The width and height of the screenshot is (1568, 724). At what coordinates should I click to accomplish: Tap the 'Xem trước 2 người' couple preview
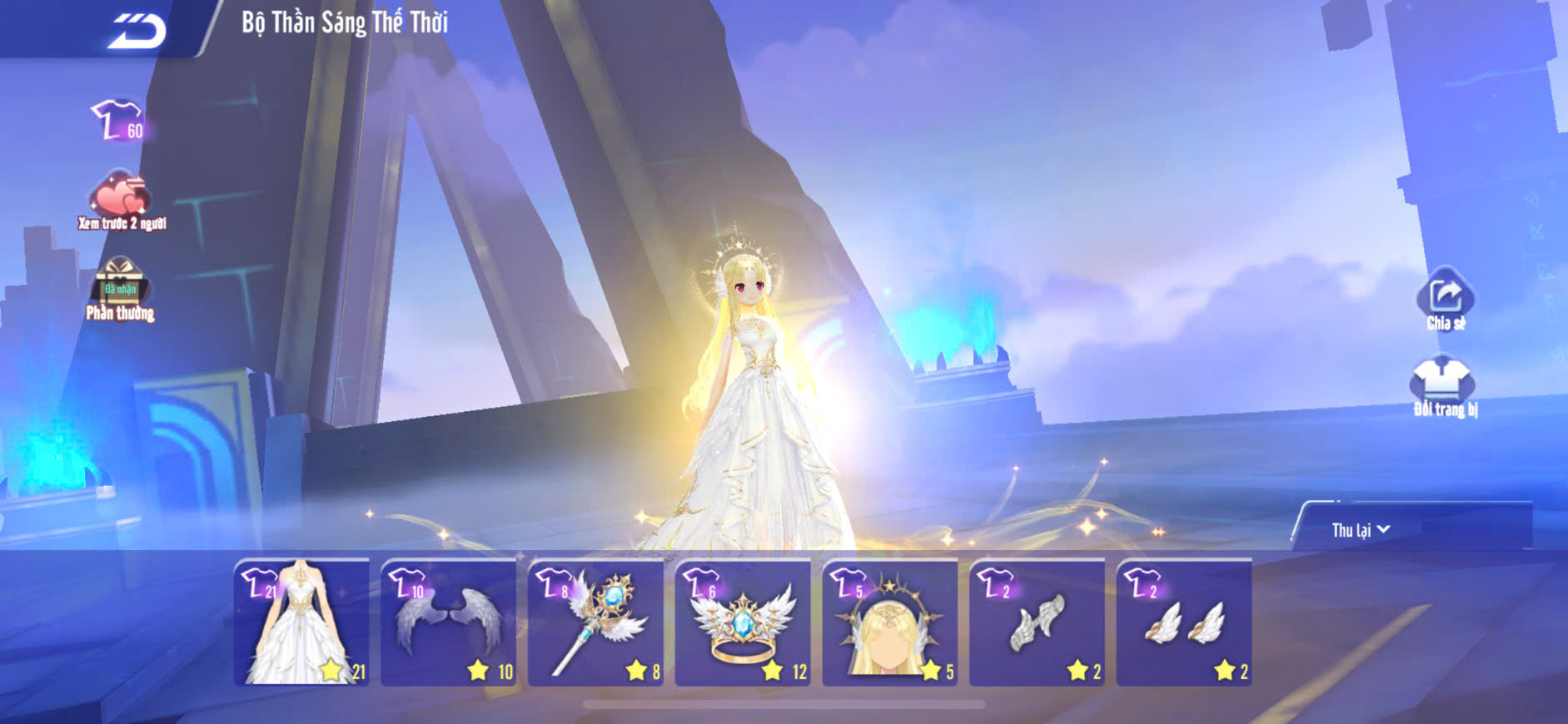[x=122, y=201]
